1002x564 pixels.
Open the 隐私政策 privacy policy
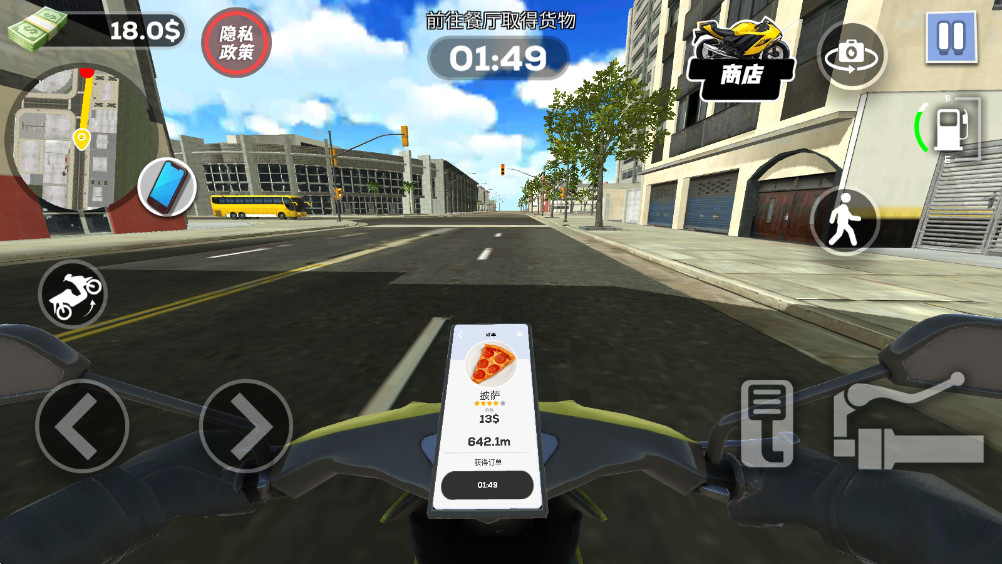[237, 44]
